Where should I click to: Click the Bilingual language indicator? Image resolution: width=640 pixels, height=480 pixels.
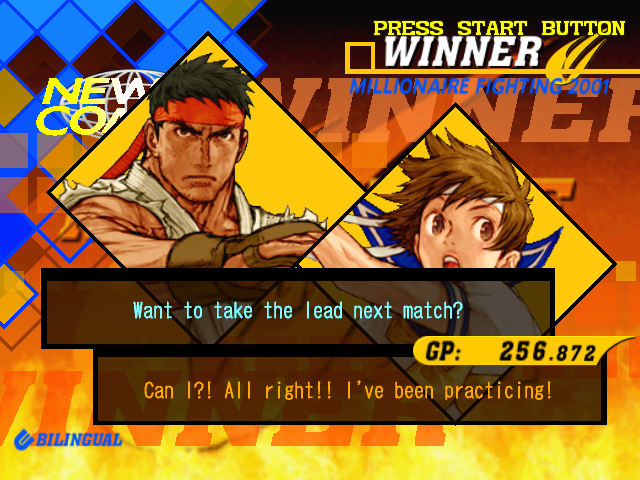click(68, 438)
